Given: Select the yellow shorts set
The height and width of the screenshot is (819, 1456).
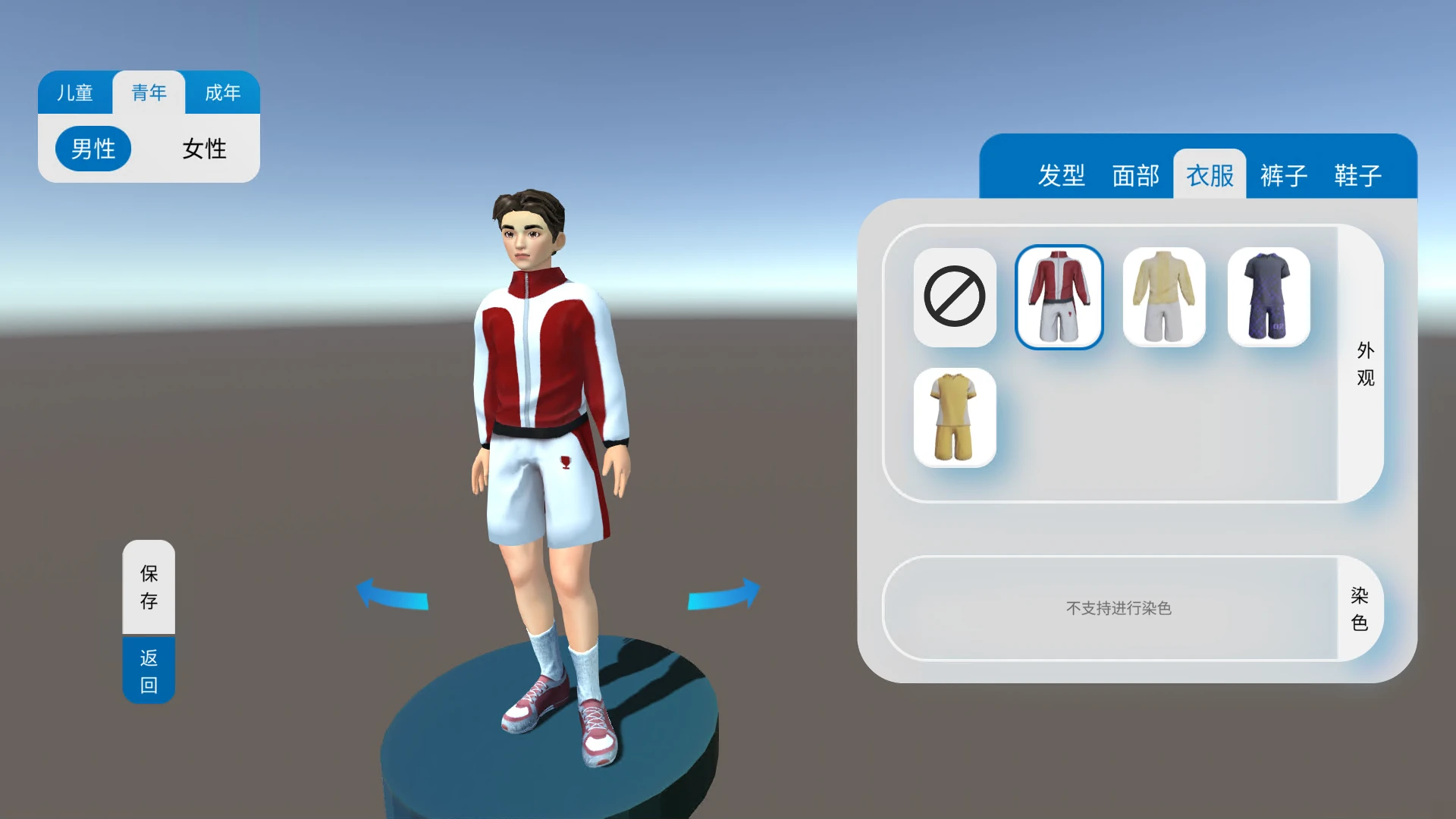Looking at the screenshot, I should [x=955, y=416].
